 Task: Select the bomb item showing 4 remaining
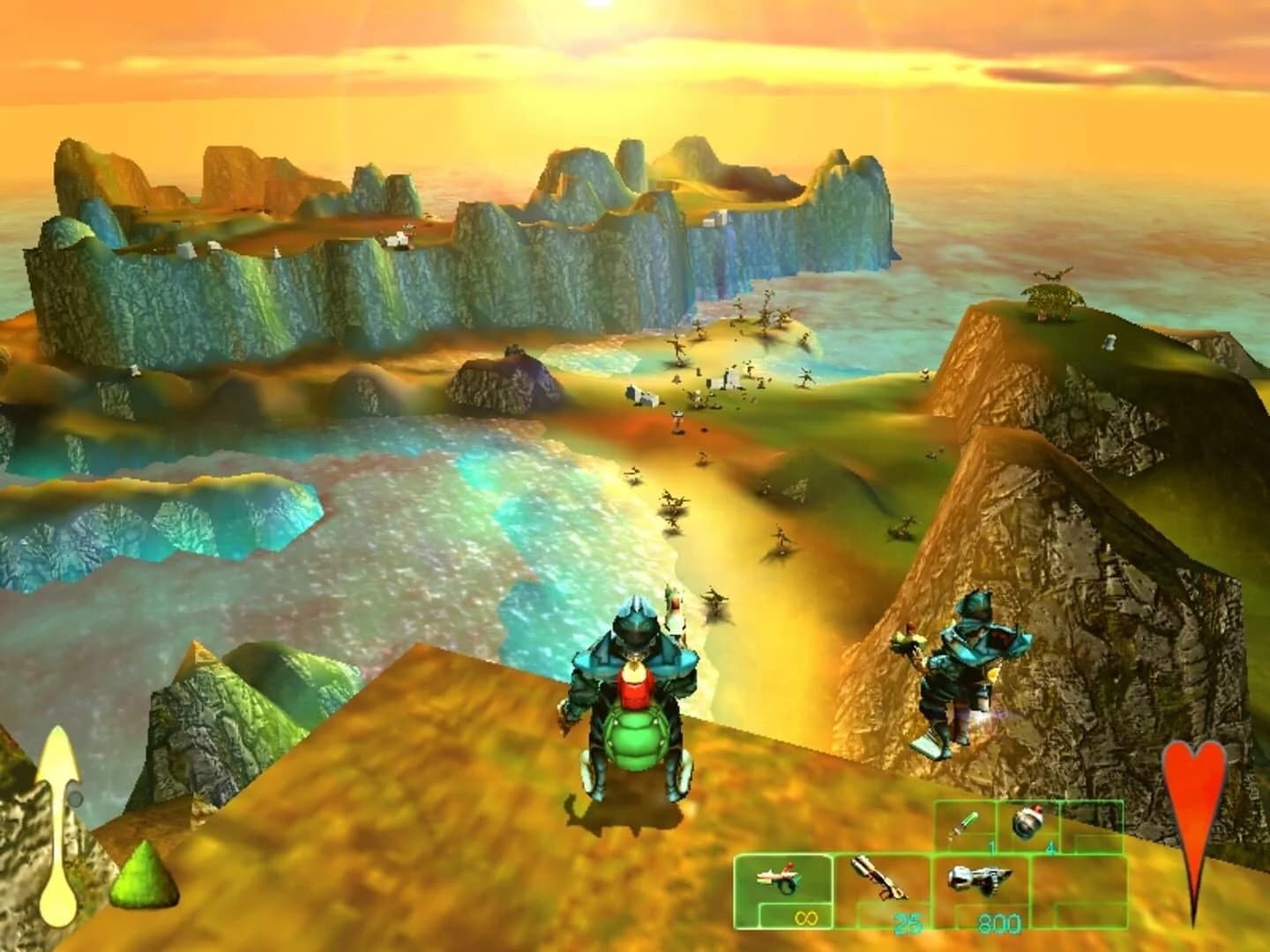pos(1027,822)
